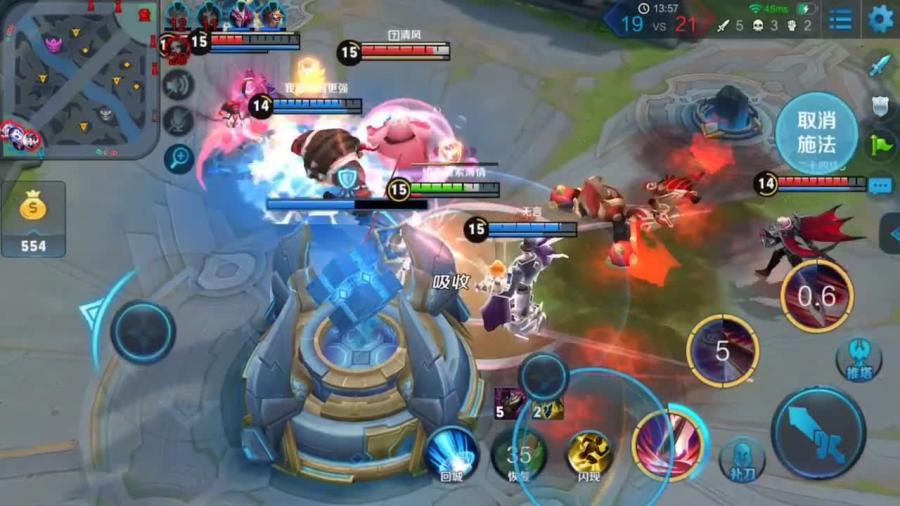
Task: Tap the 取消施法 cancel cast button
Action: click(x=816, y=132)
